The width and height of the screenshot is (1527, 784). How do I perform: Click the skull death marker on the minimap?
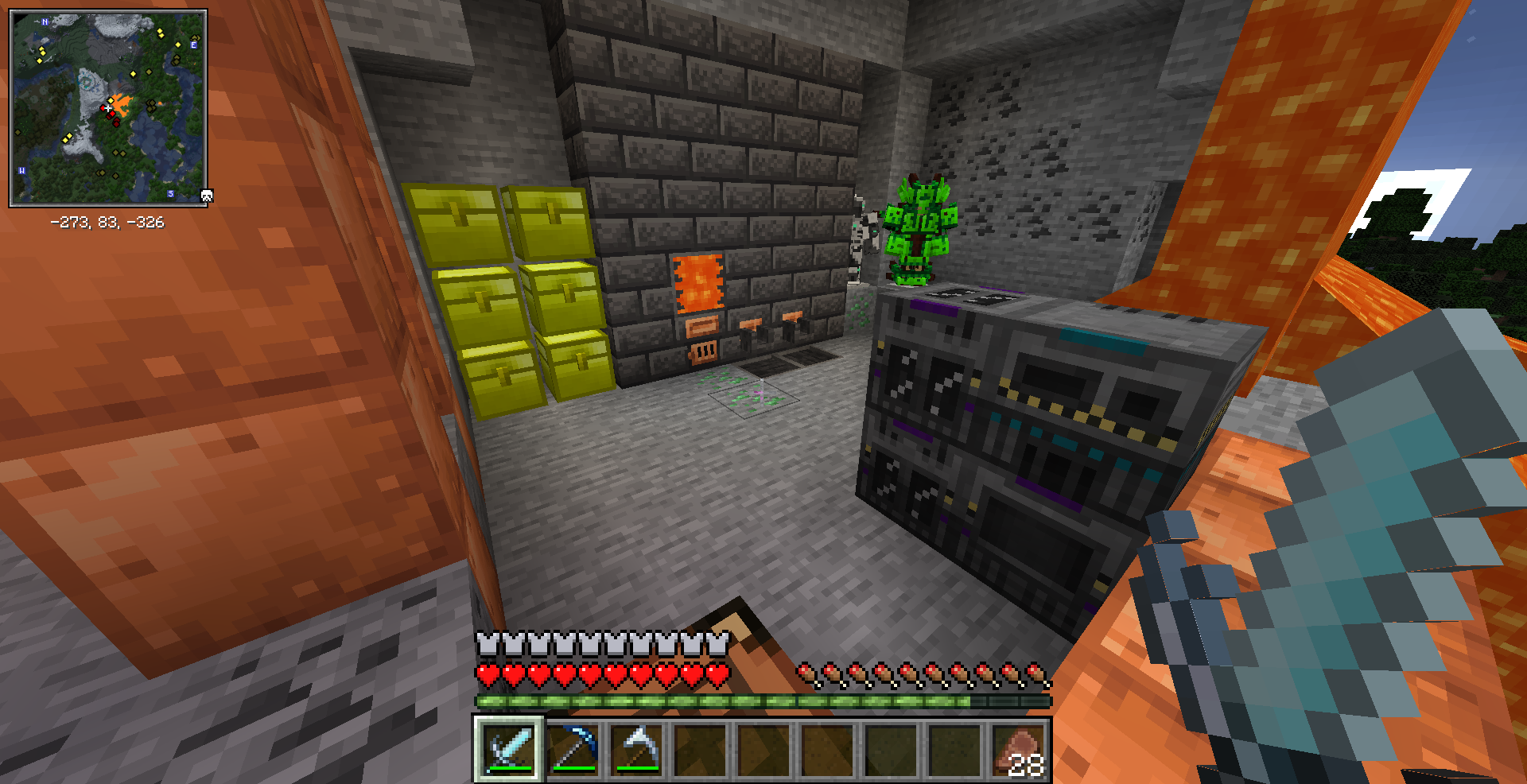[x=206, y=195]
